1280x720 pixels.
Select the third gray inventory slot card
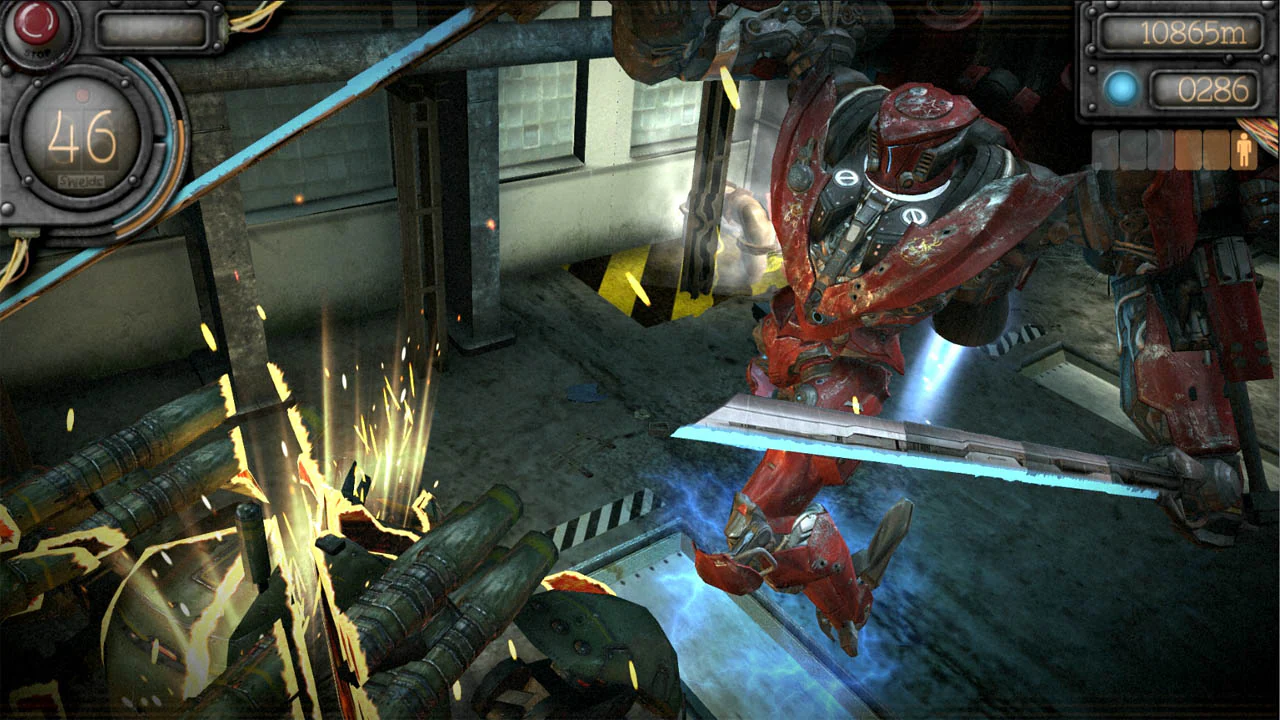[x=1157, y=147]
